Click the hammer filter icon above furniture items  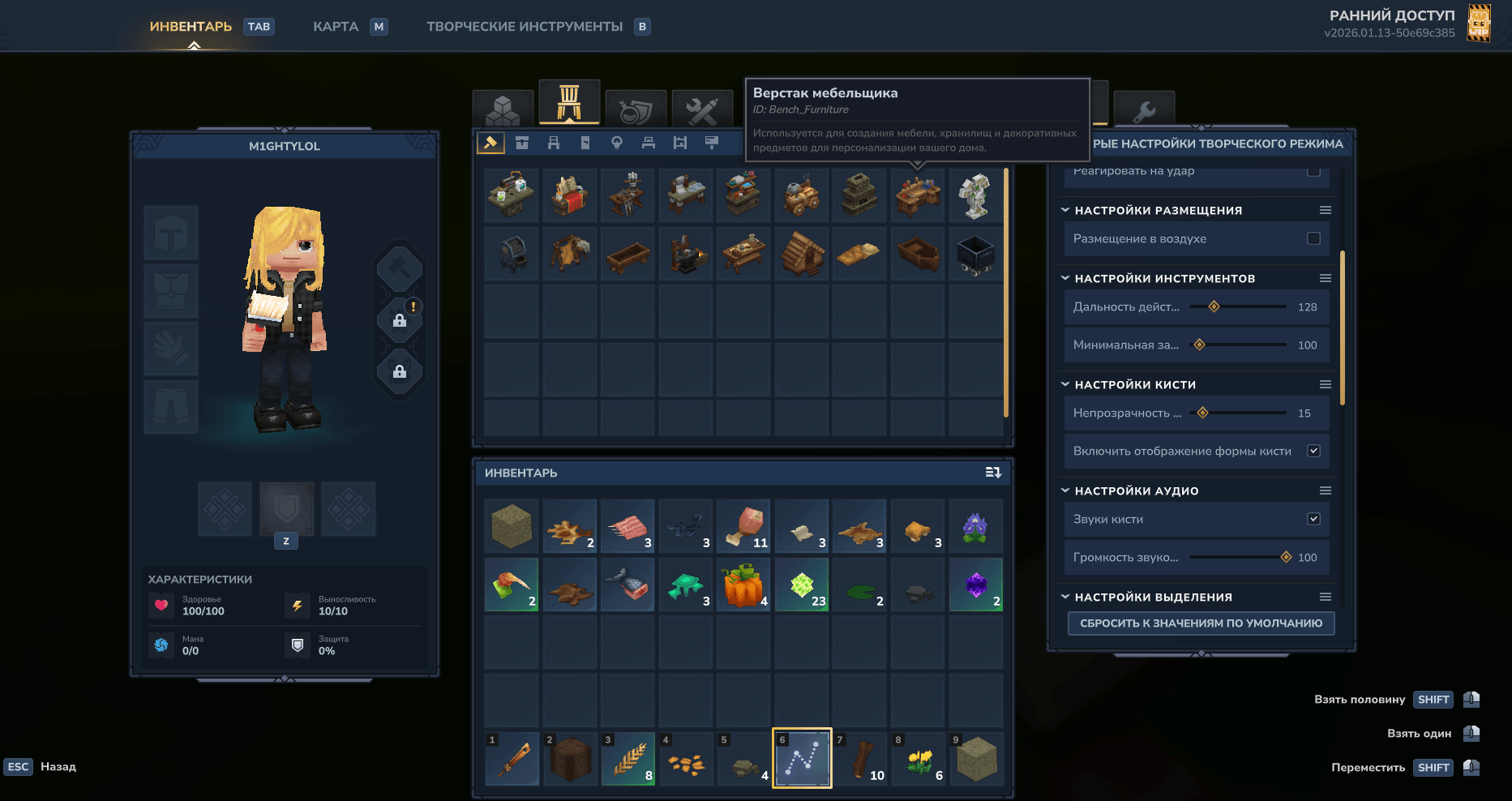click(491, 142)
